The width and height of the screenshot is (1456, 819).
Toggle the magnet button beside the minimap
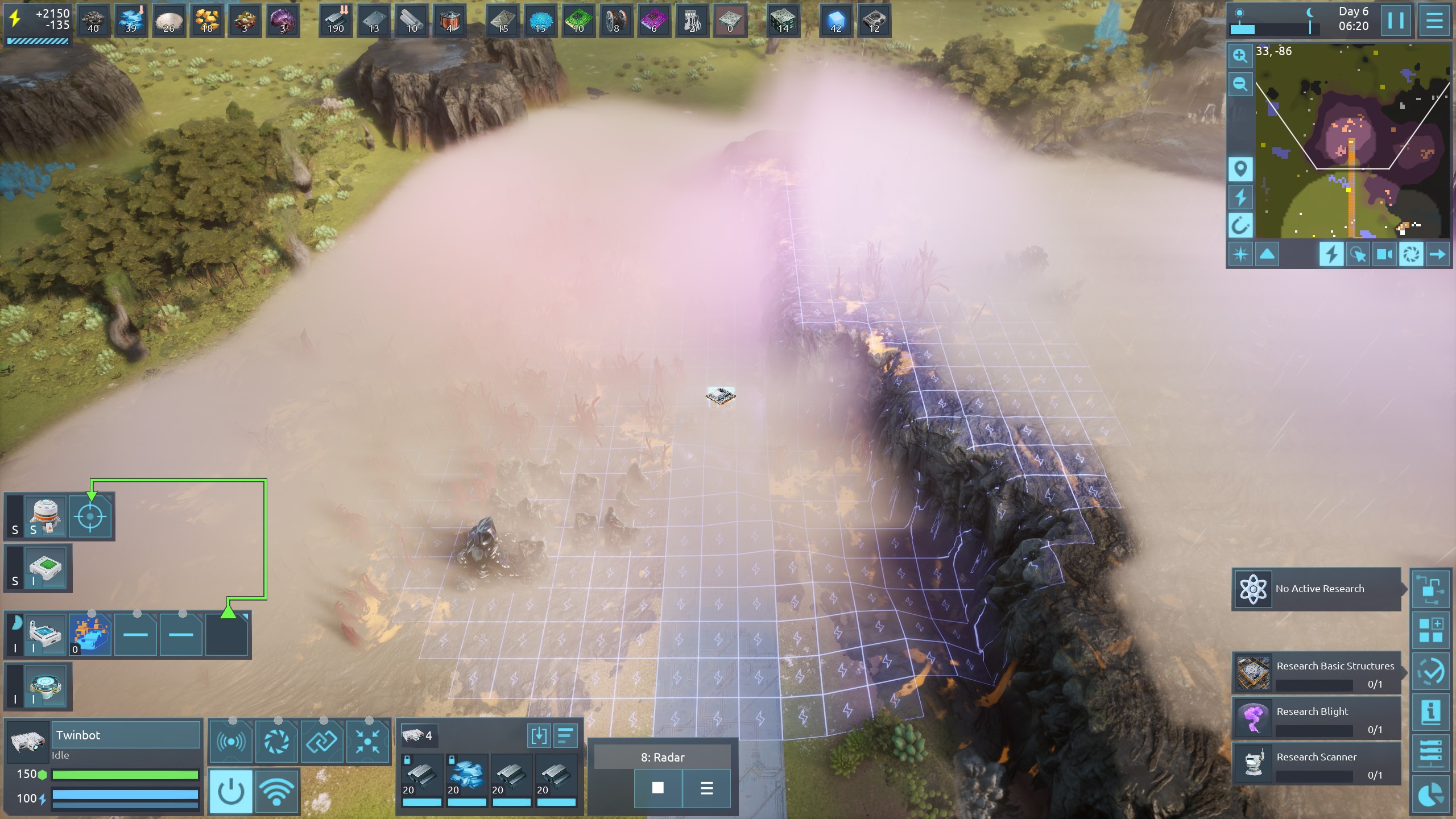(x=1240, y=226)
